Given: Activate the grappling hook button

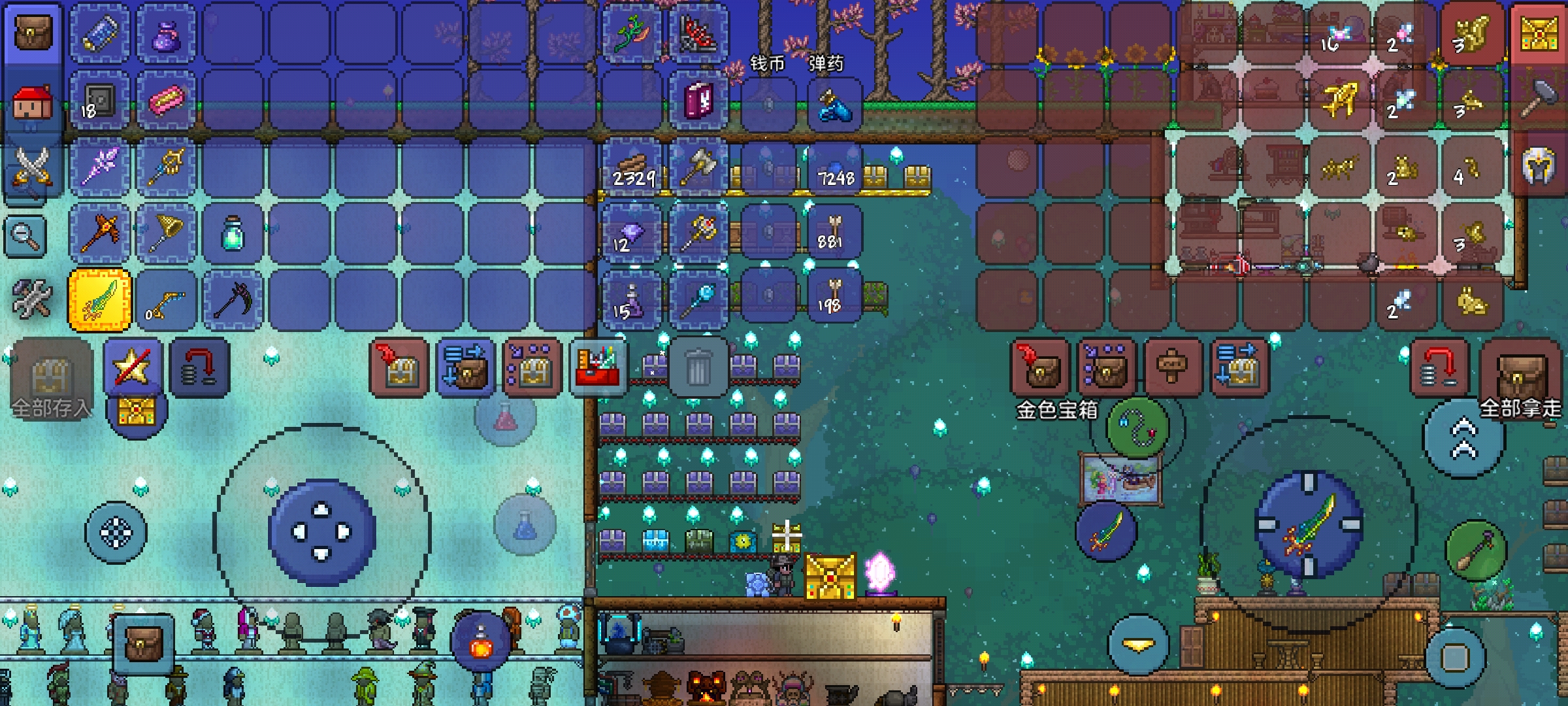Looking at the screenshot, I should tap(1138, 428).
